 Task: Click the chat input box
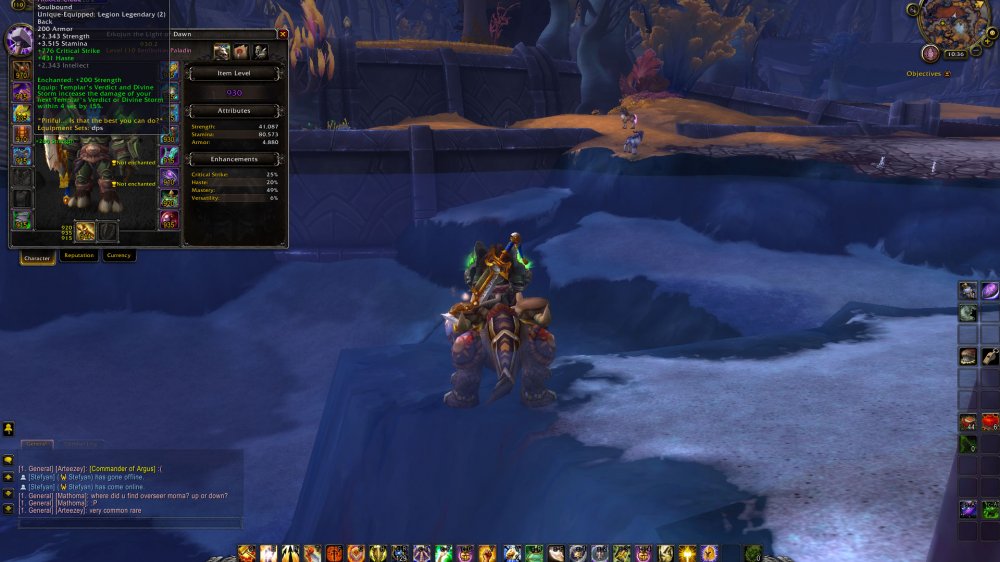click(128, 523)
